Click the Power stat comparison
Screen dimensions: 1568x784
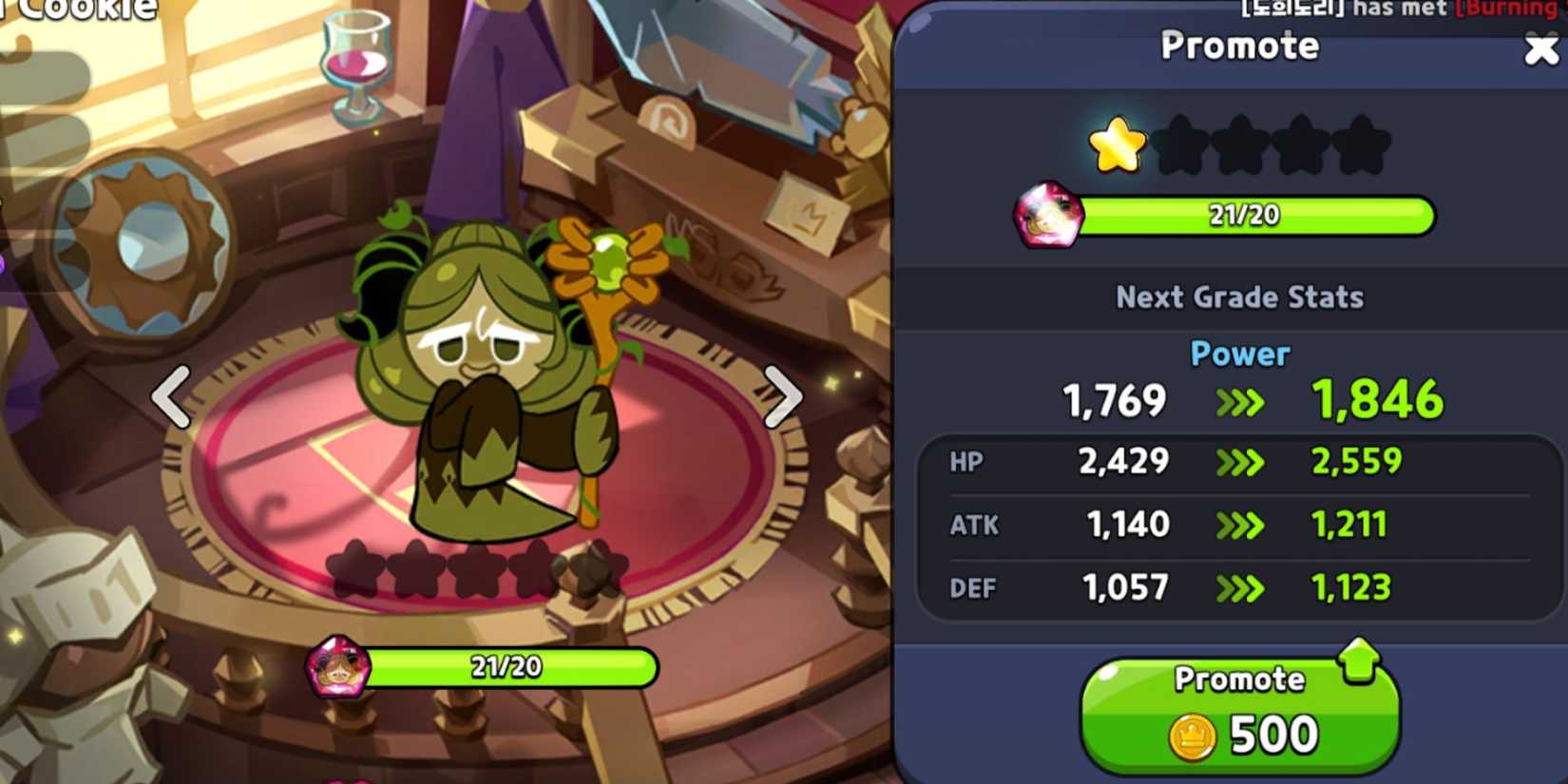(1238, 375)
